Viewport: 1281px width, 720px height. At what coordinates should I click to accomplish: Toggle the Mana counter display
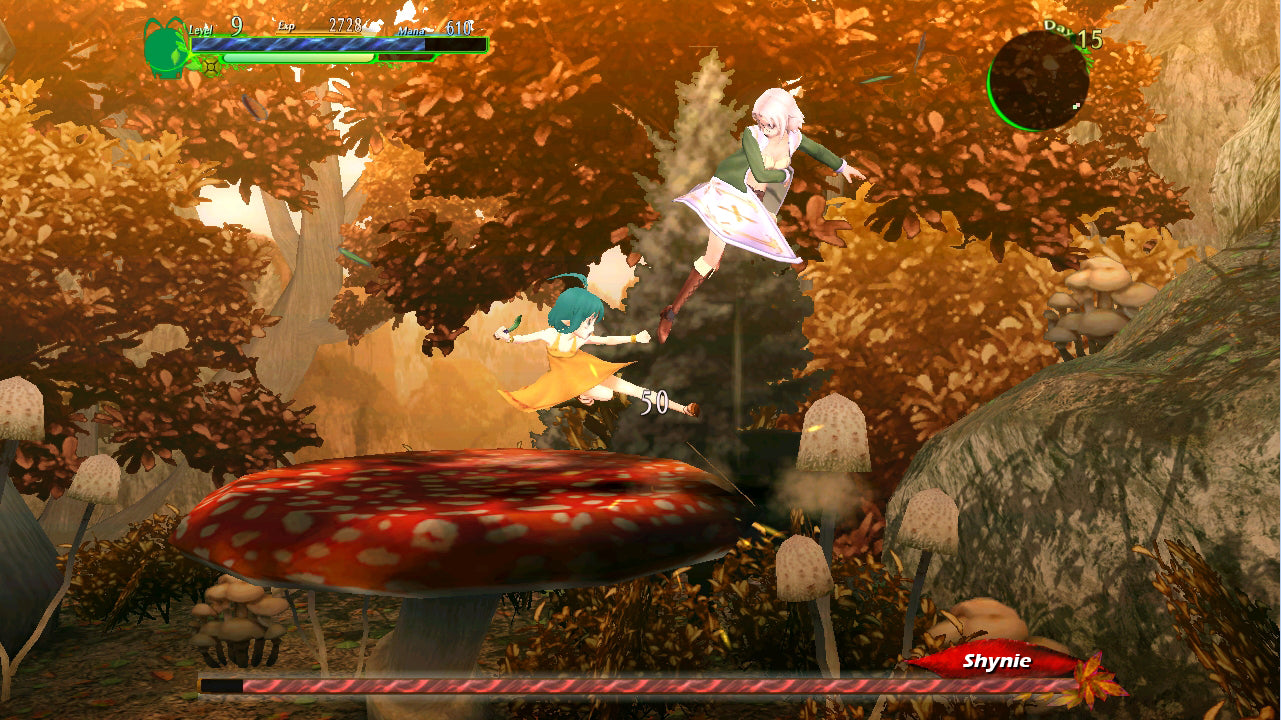(x=413, y=31)
